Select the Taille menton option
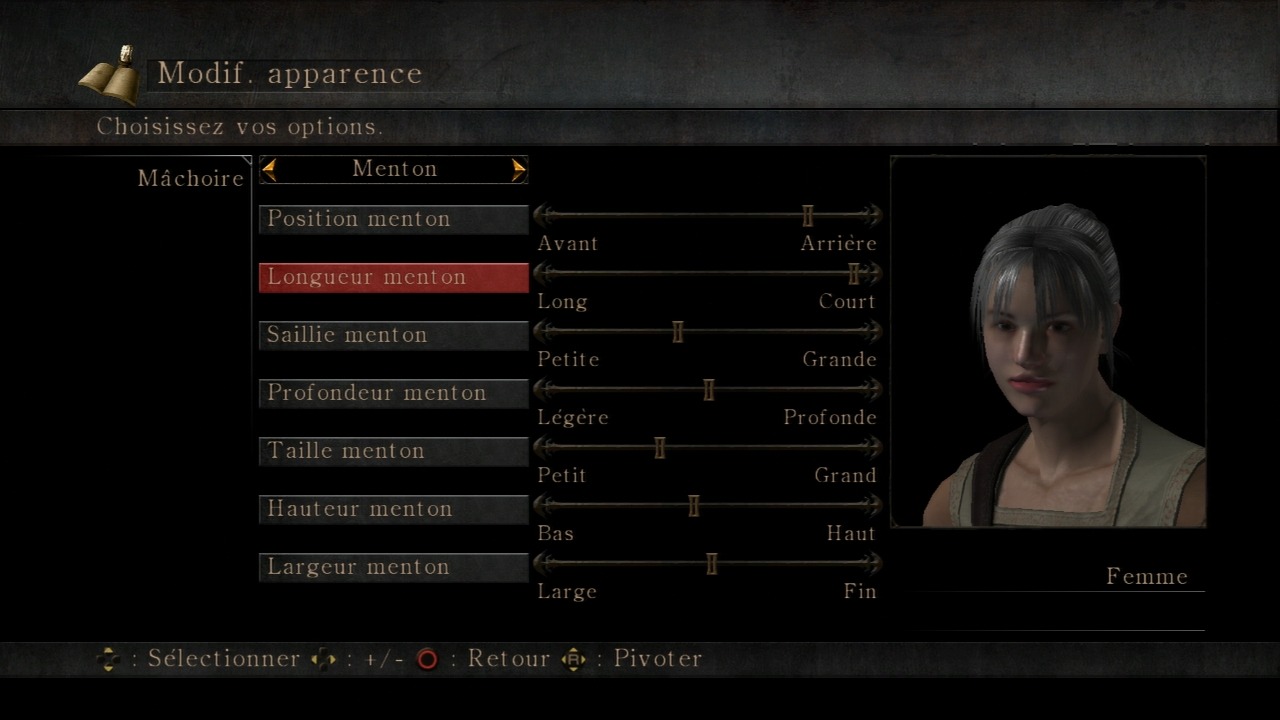1280x720 pixels. [393, 451]
